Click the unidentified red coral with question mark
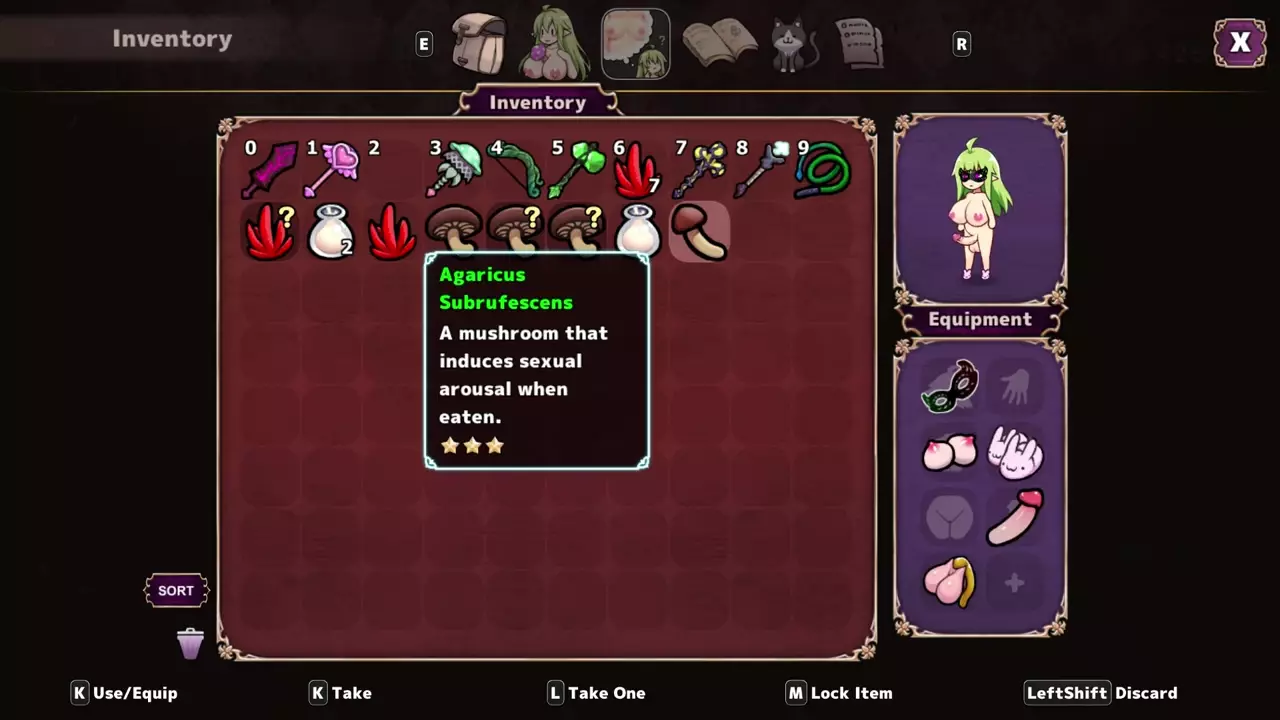Screen dimensions: 1280x720 270,232
